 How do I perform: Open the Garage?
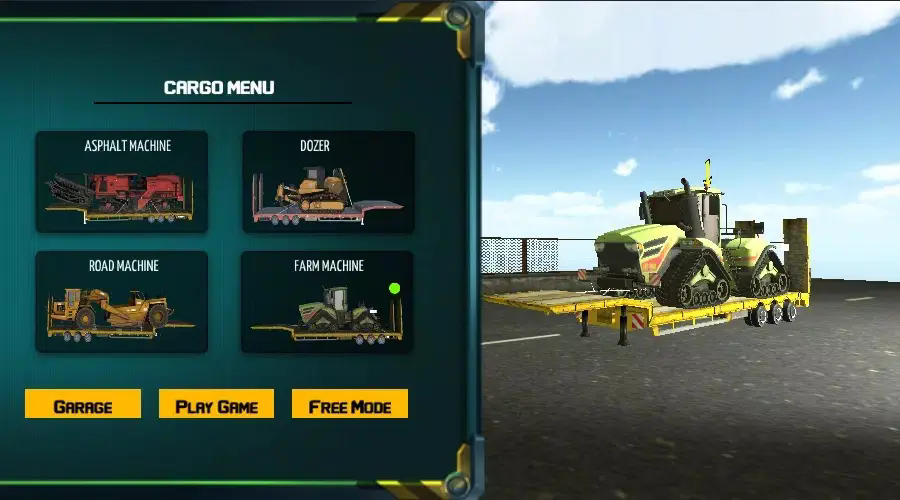(x=83, y=405)
